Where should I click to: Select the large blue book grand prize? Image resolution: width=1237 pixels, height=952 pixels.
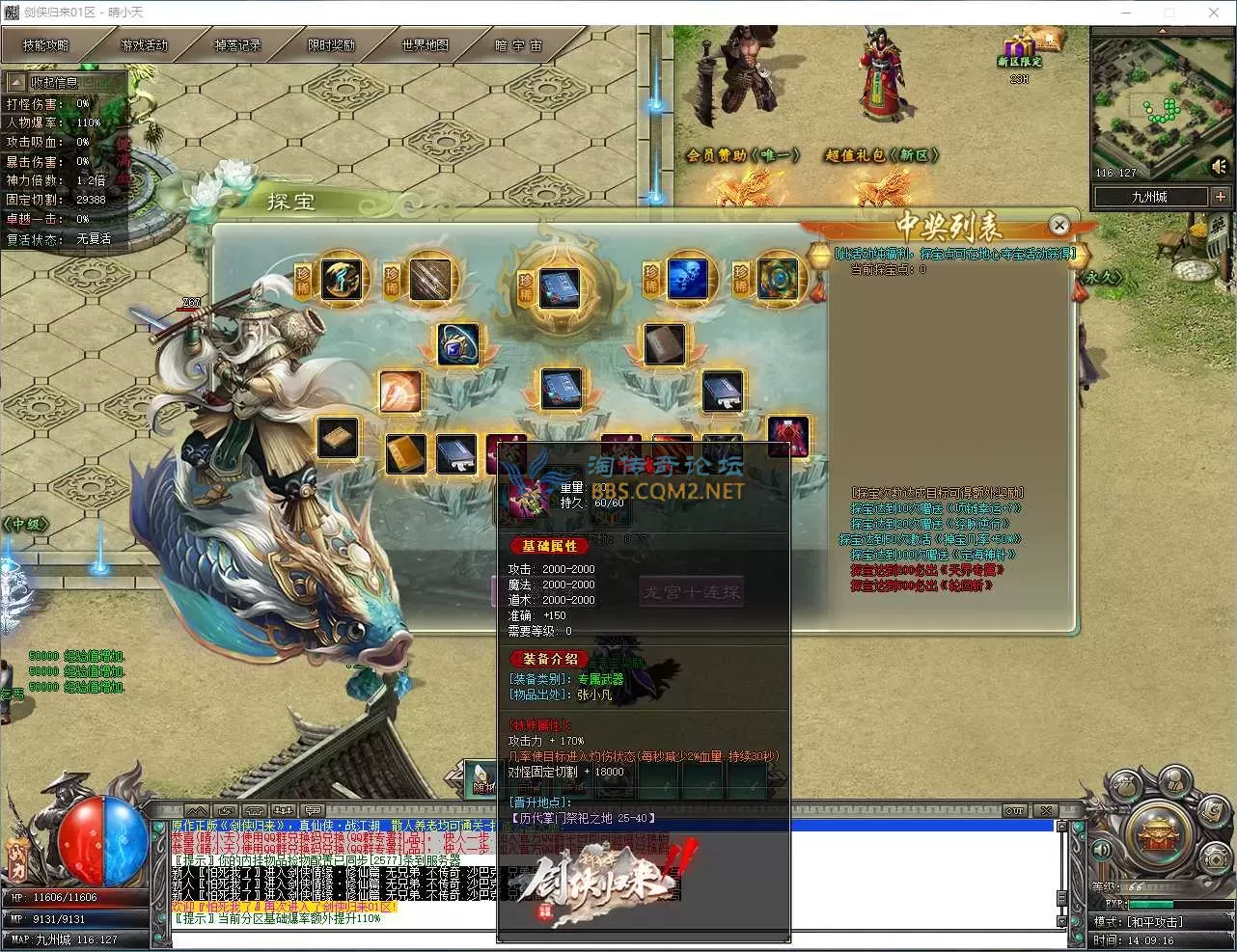coord(559,286)
